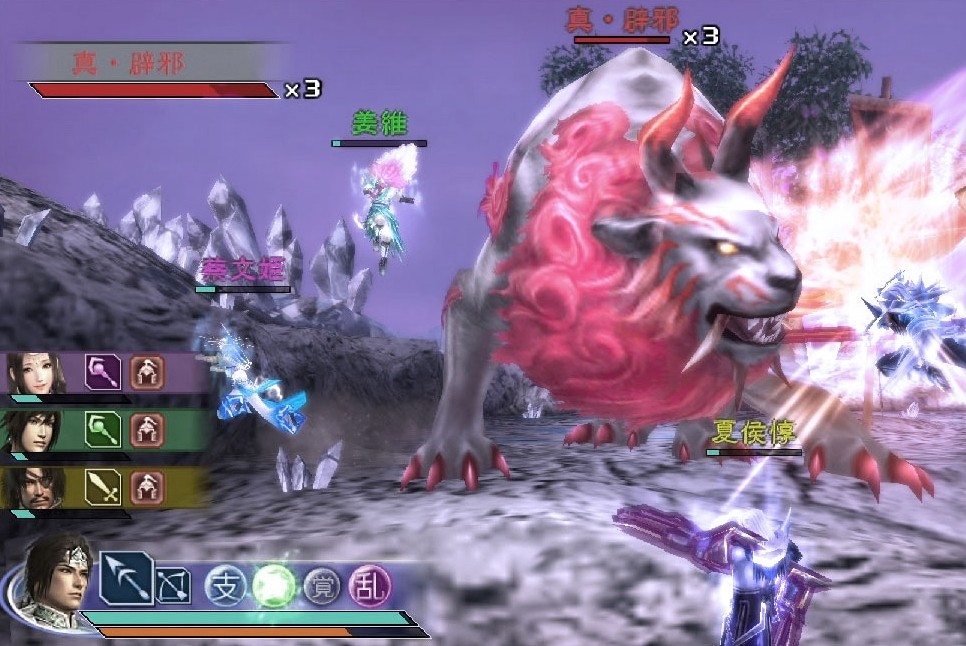The width and height of the screenshot is (966, 646).
Task: Choose the helmet icon in the green row
Action: 147,430
